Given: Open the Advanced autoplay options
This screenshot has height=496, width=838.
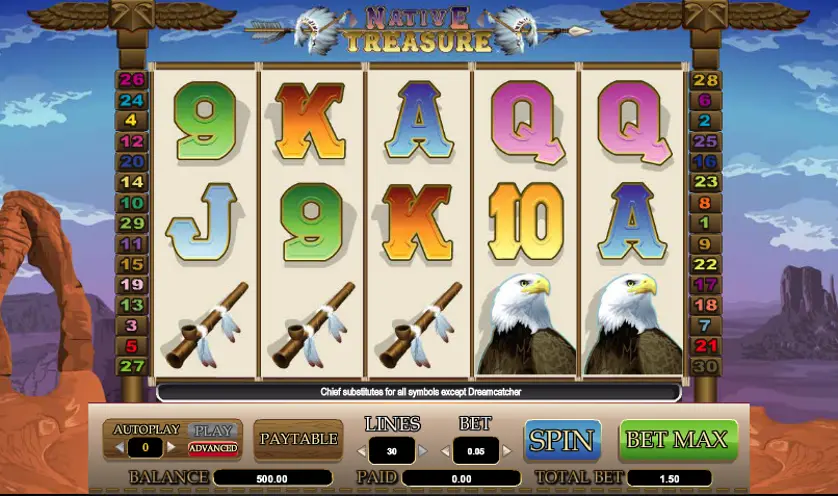Looking at the screenshot, I should point(212,447).
